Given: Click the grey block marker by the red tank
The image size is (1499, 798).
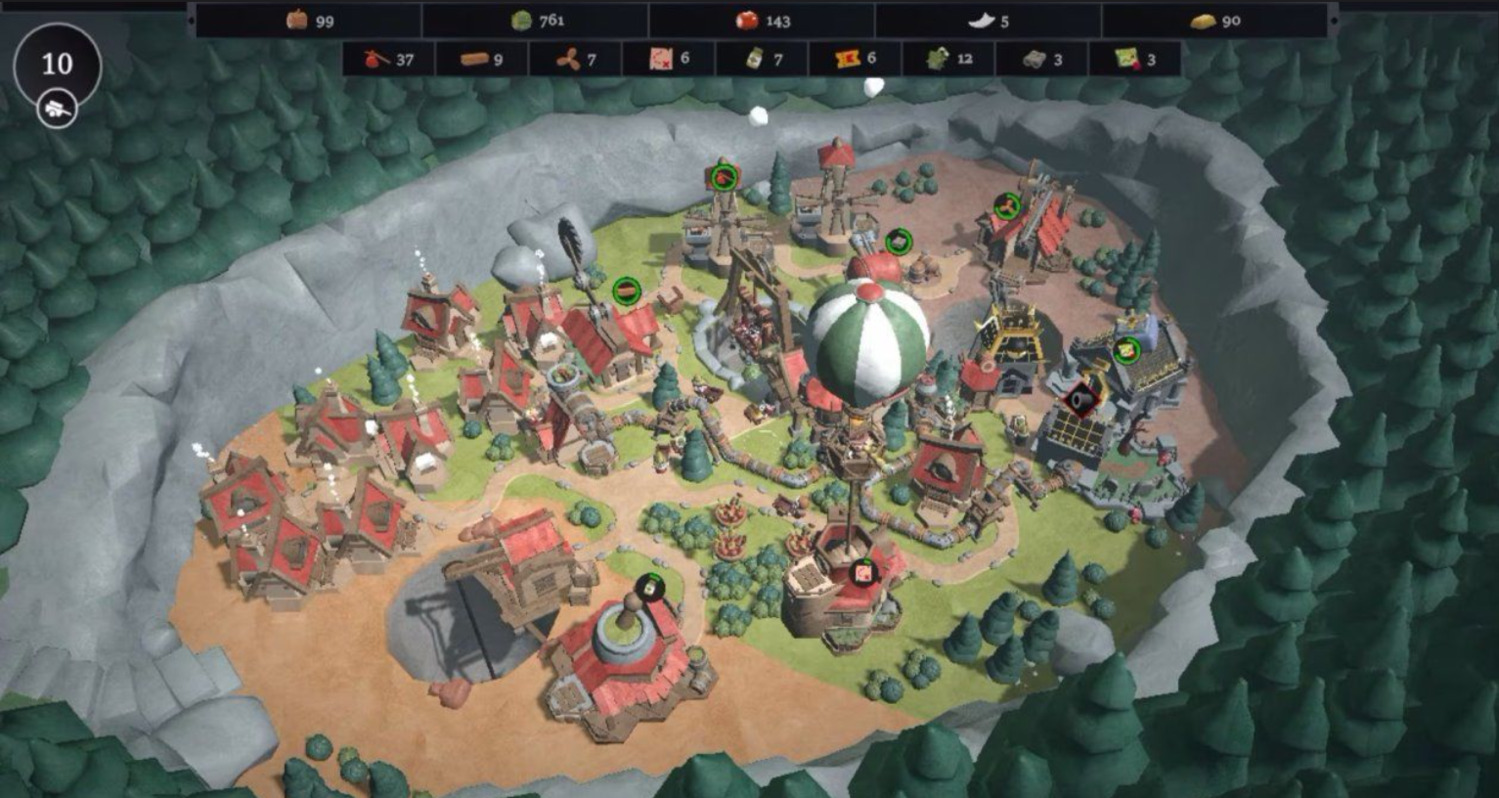Looking at the screenshot, I should [x=898, y=241].
